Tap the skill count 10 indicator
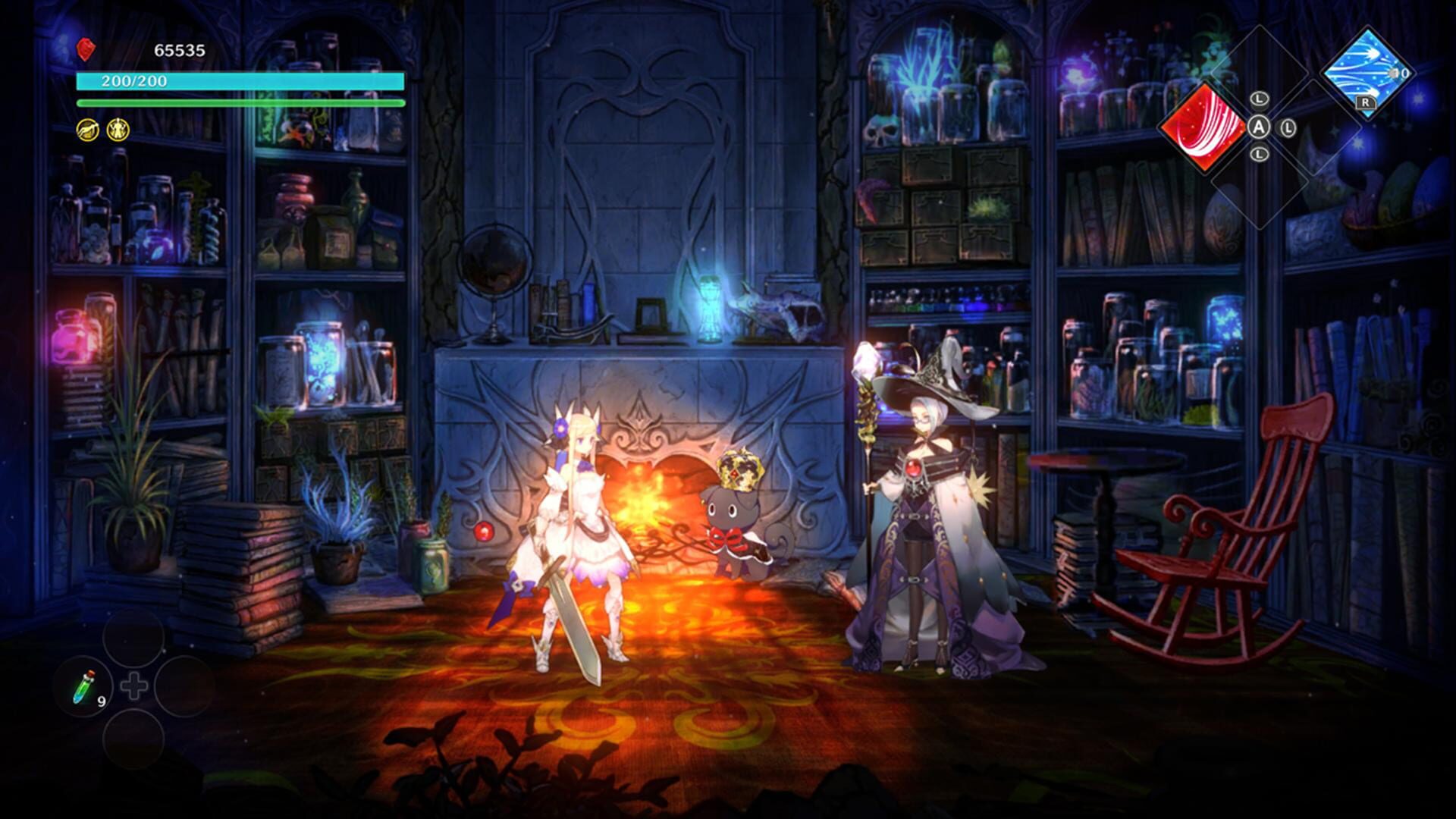The width and height of the screenshot is (1456, 819). 1399,74
